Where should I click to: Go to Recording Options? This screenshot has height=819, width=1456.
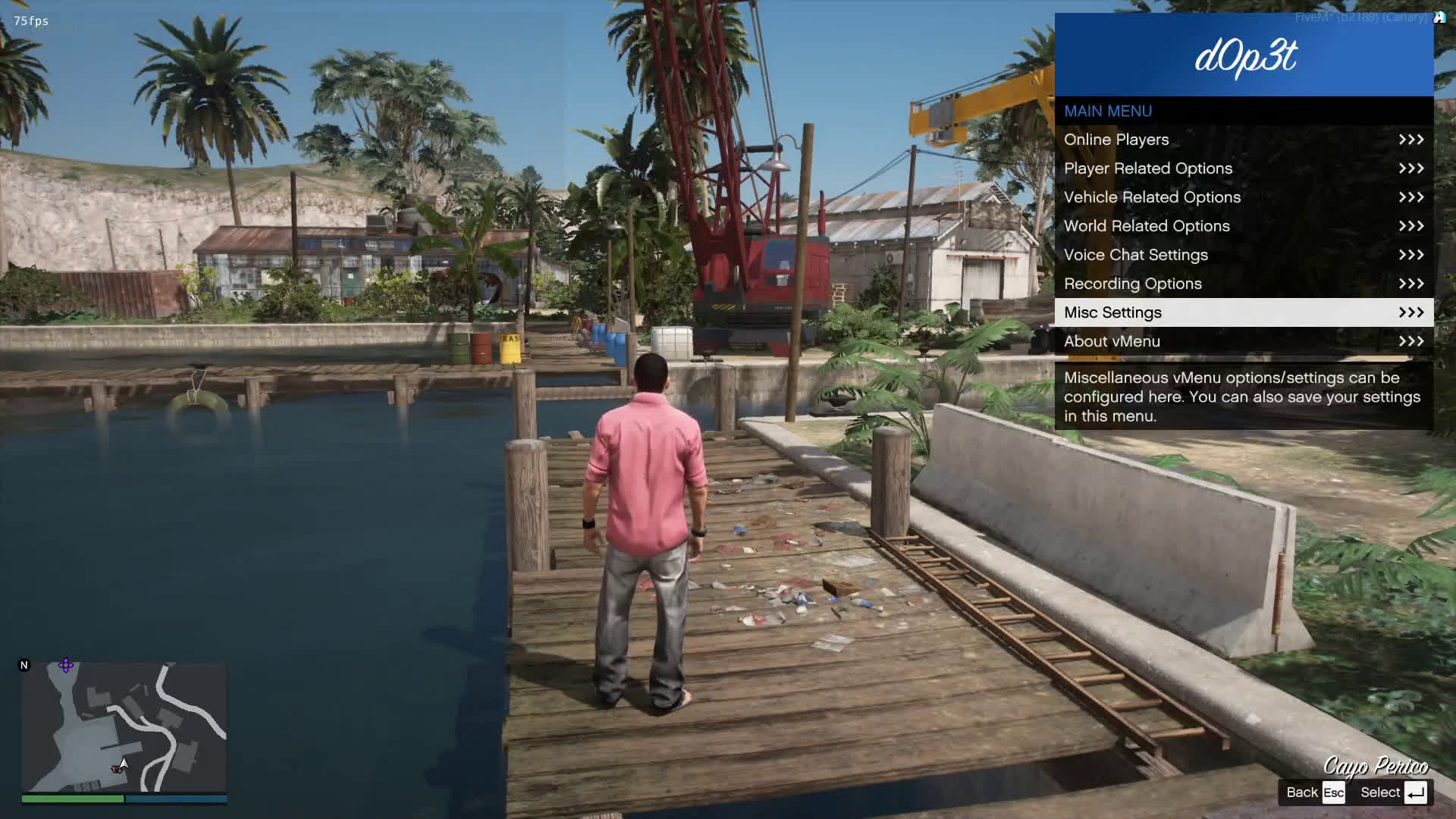pyautogui.click(x=1244, y=284)
